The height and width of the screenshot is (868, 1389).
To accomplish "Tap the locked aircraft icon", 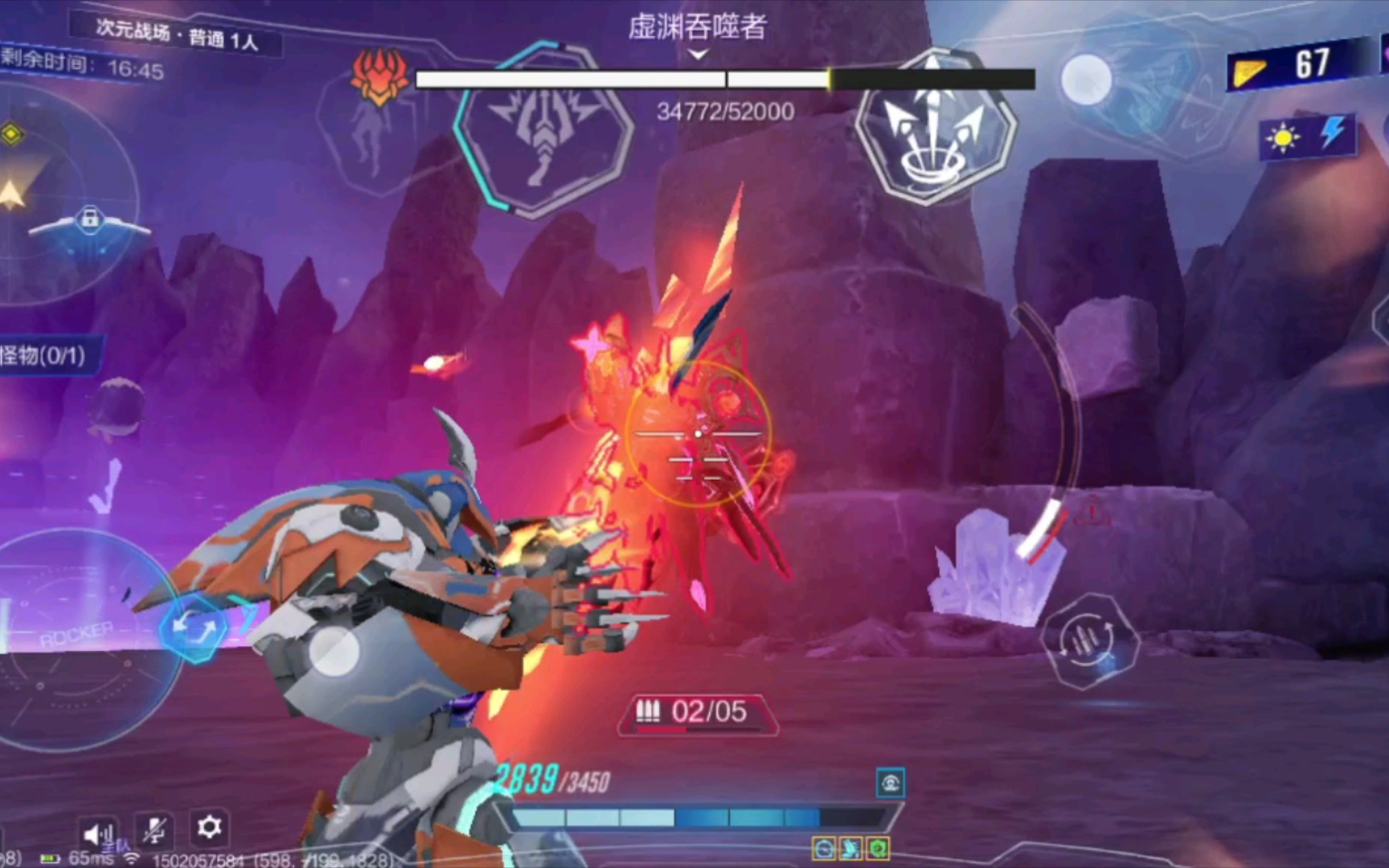I will click(89, 219).
